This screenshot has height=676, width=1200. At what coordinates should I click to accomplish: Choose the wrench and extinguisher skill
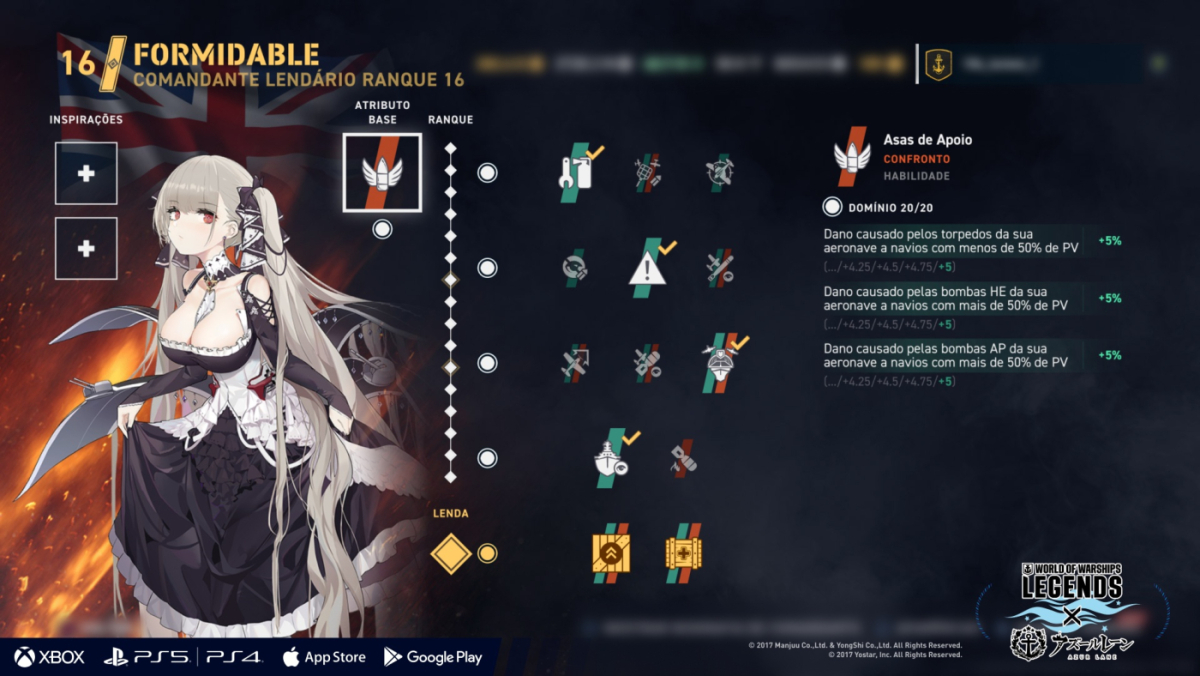coord(578,173)
